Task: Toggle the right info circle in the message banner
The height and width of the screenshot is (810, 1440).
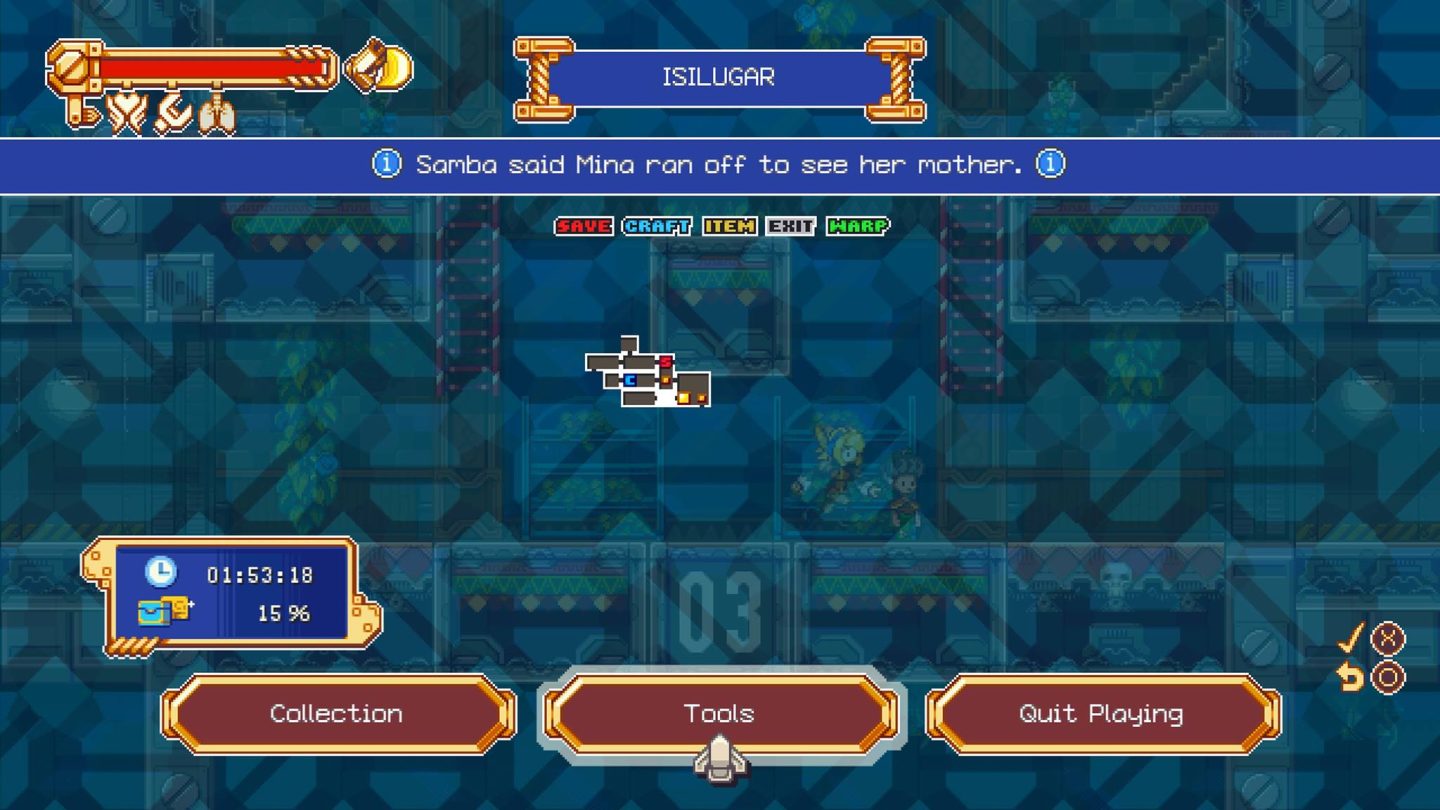Action: (1050, 164)
